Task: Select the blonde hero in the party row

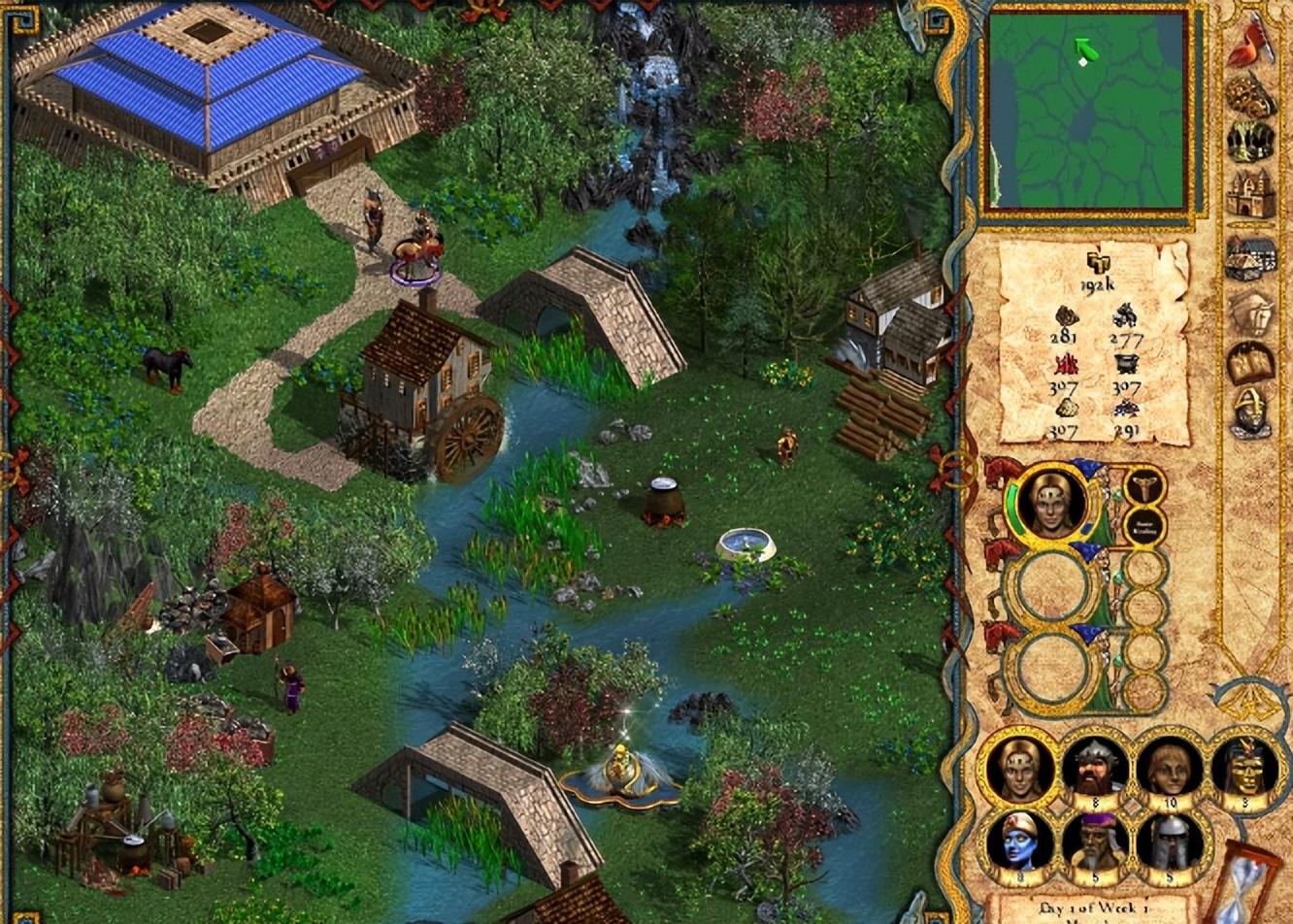Action: tap(1019, 767)
